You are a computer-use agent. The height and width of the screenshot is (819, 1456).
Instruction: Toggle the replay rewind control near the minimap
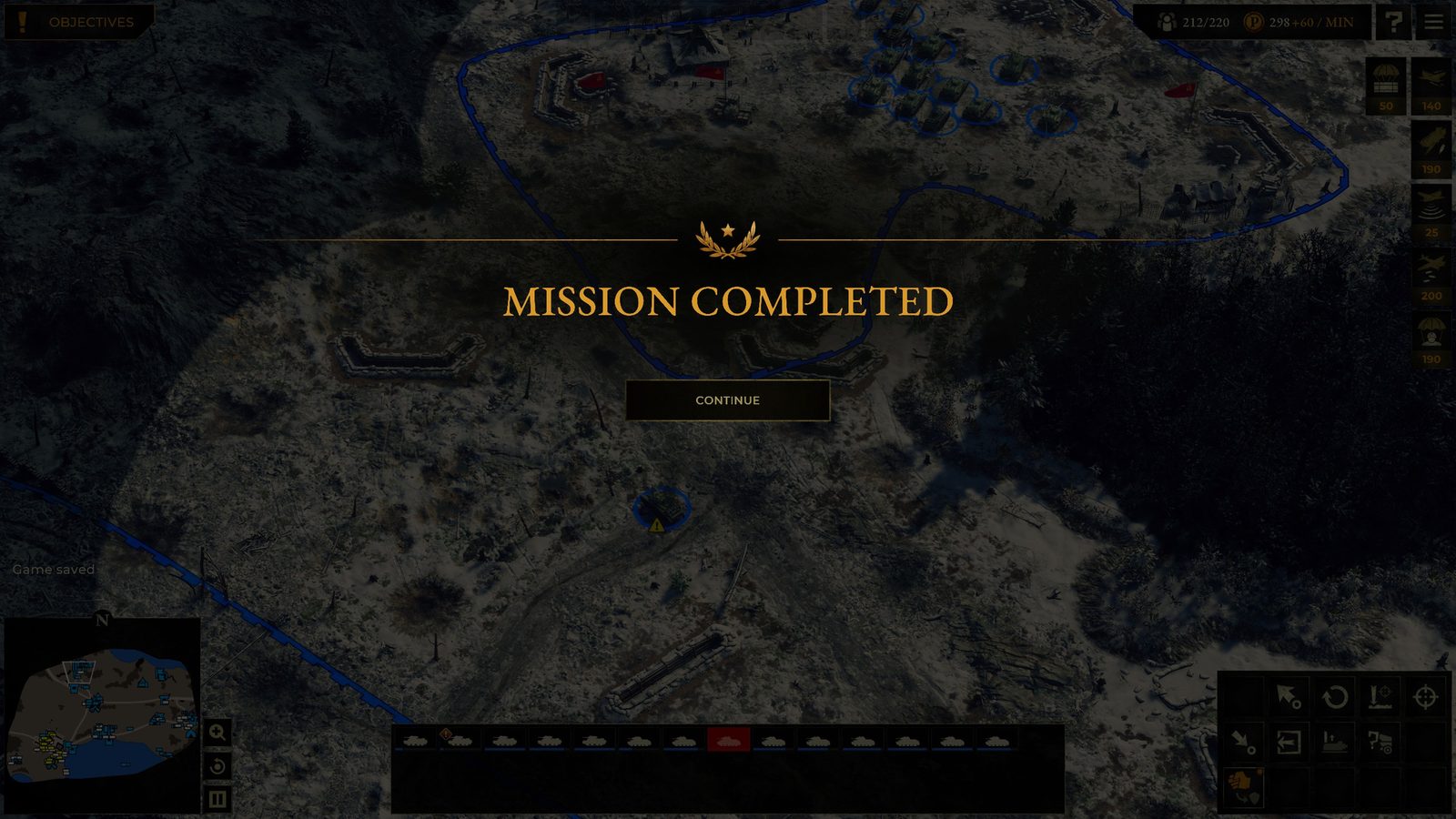(x=216, y=765)
